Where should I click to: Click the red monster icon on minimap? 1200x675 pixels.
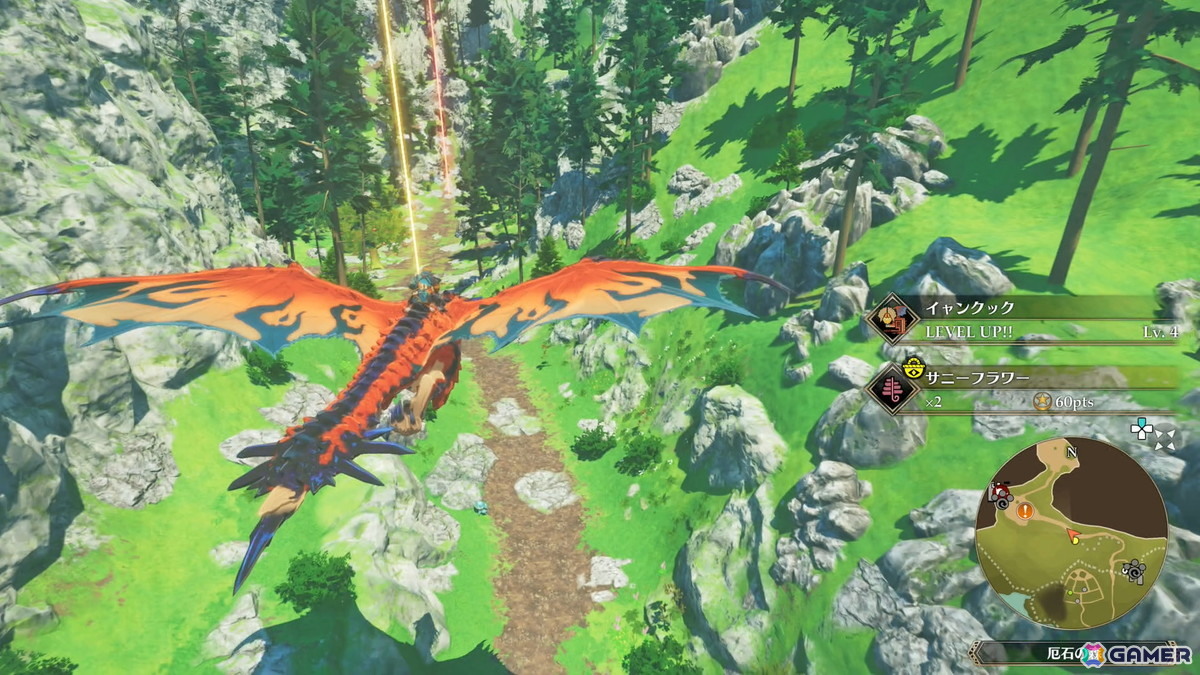point(998,493)
